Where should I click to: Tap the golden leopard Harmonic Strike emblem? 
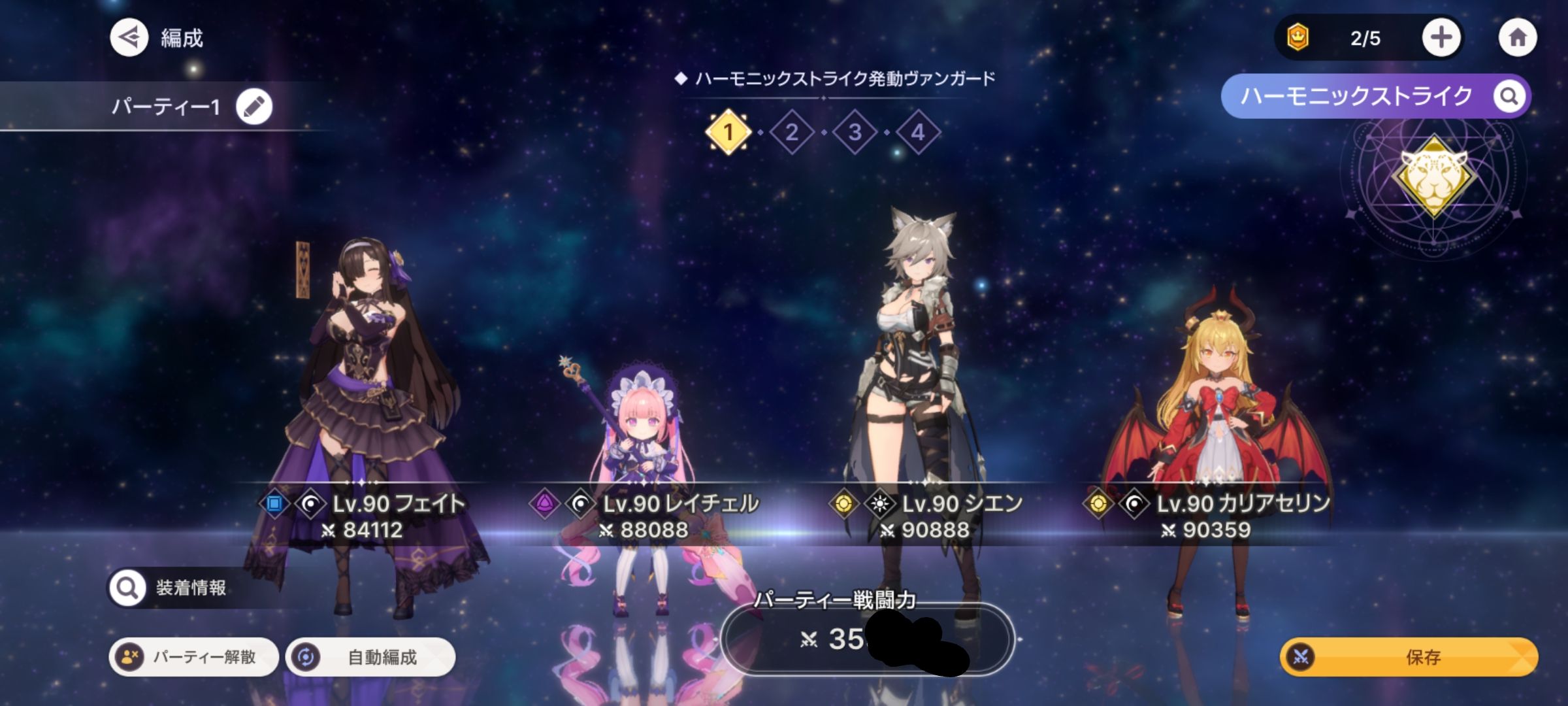coord(1433,176)
